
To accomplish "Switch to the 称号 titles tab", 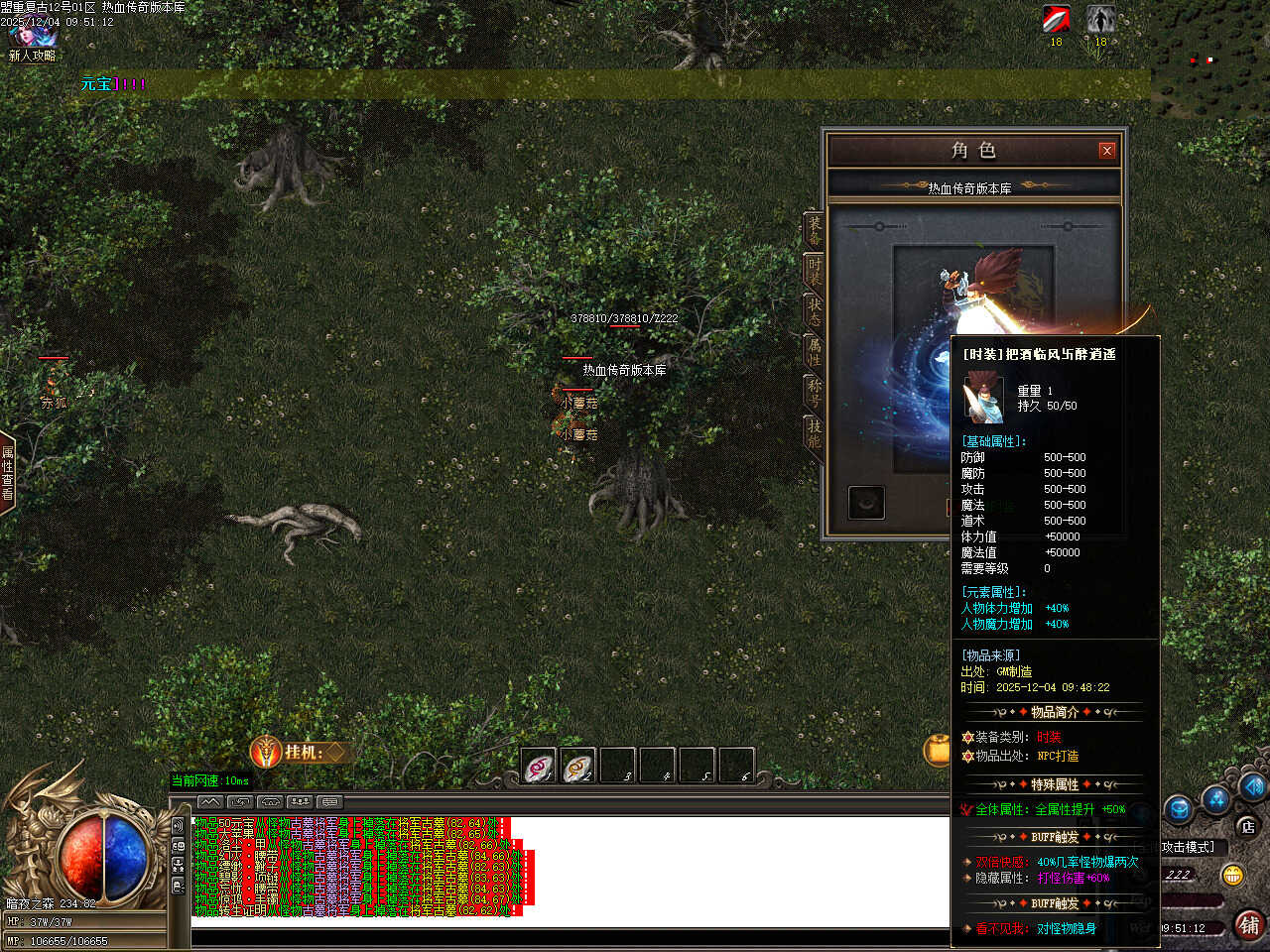I will click(814, 392).
